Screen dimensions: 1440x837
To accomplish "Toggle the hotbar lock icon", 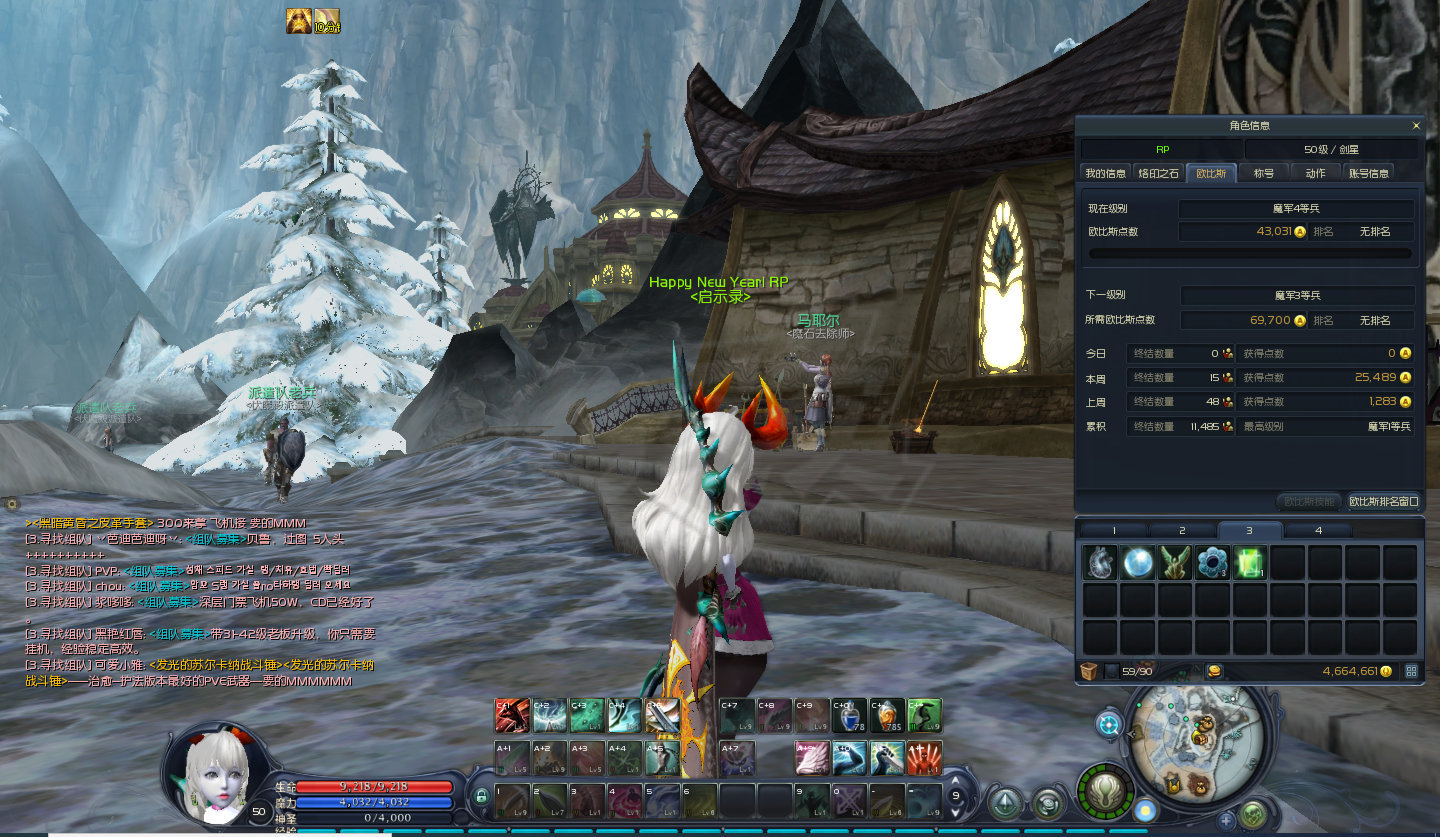I will [x=482, y=796].
